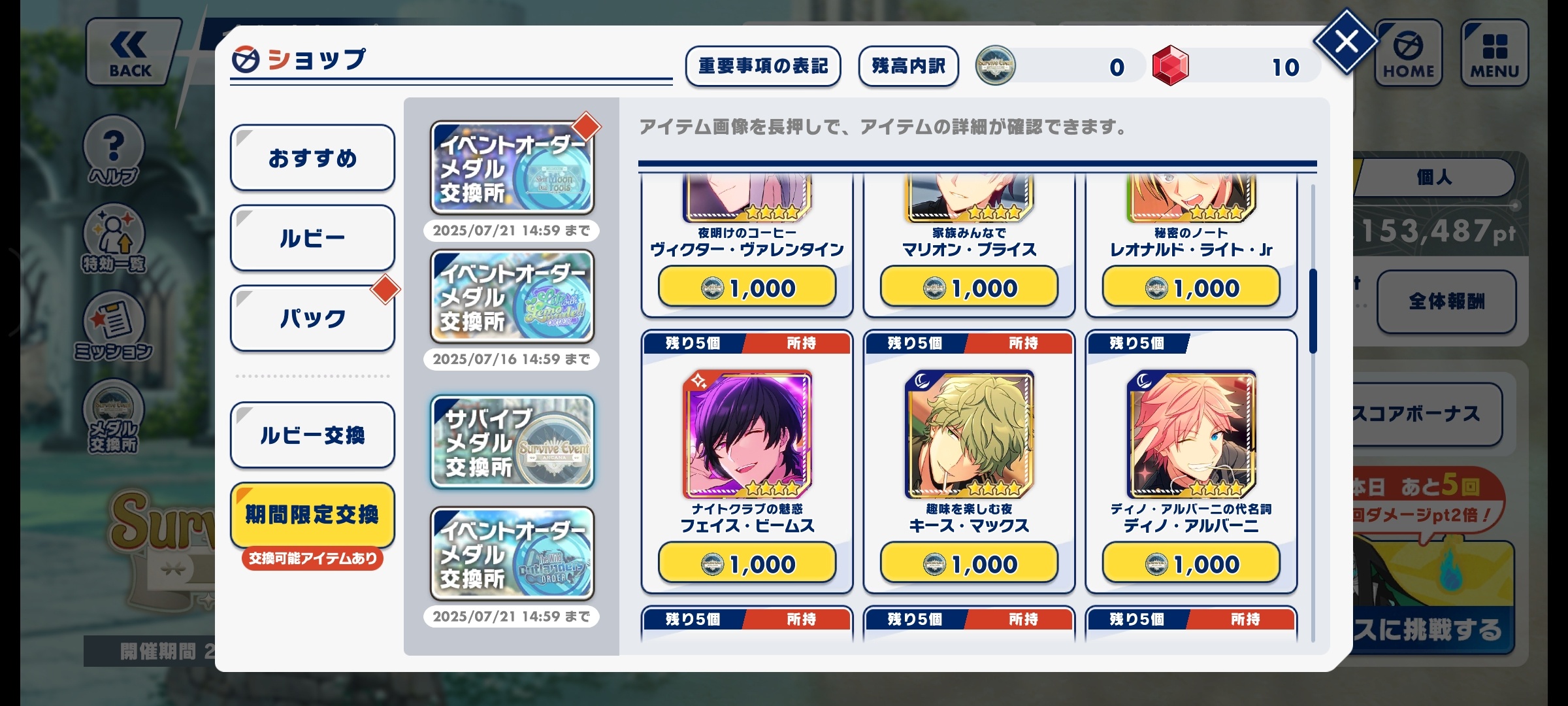The width and height of the screenshot is (1568, 706).
Task: Select the パック category
Action: tap(312, 318)
